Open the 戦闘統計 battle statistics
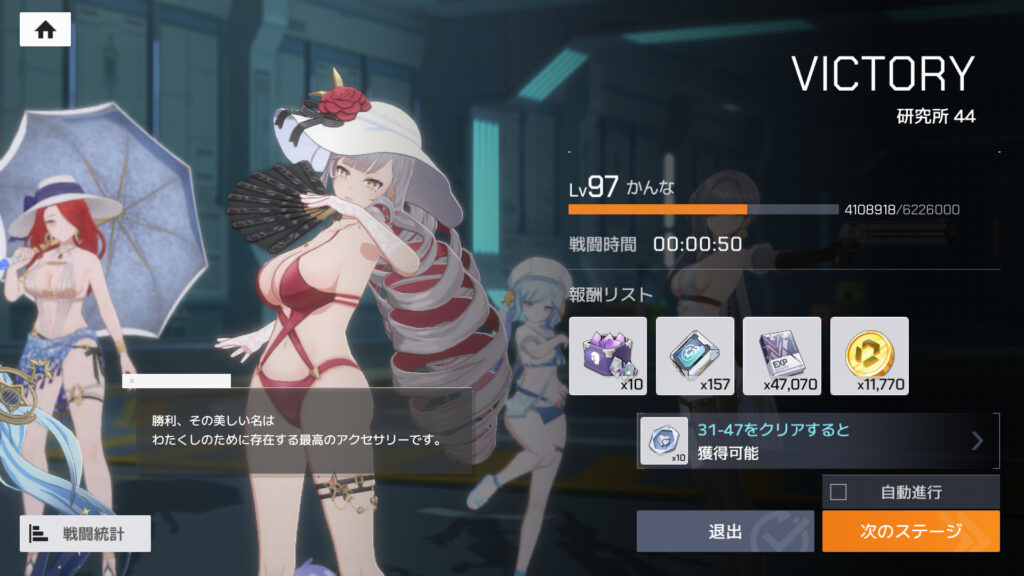The height and width of the screenshot is (576, 1024). pyautogui.click(x=85, y=534)
